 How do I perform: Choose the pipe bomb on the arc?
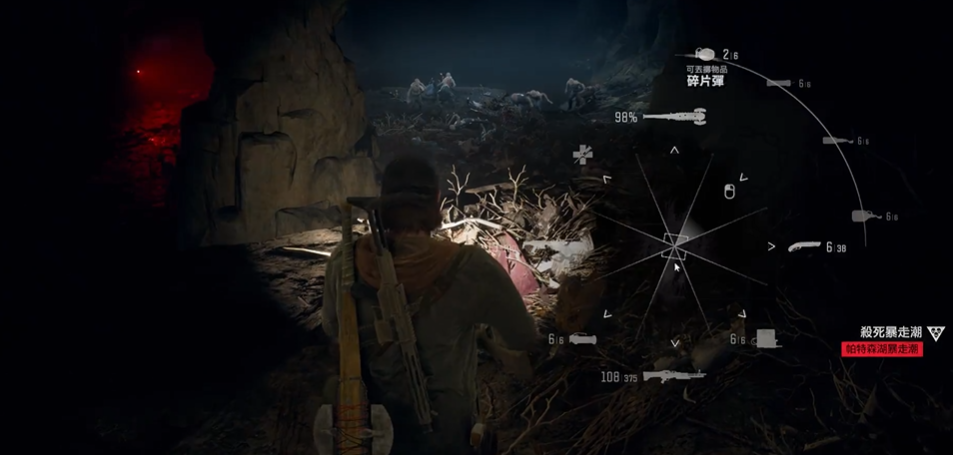tap(779, 83)
